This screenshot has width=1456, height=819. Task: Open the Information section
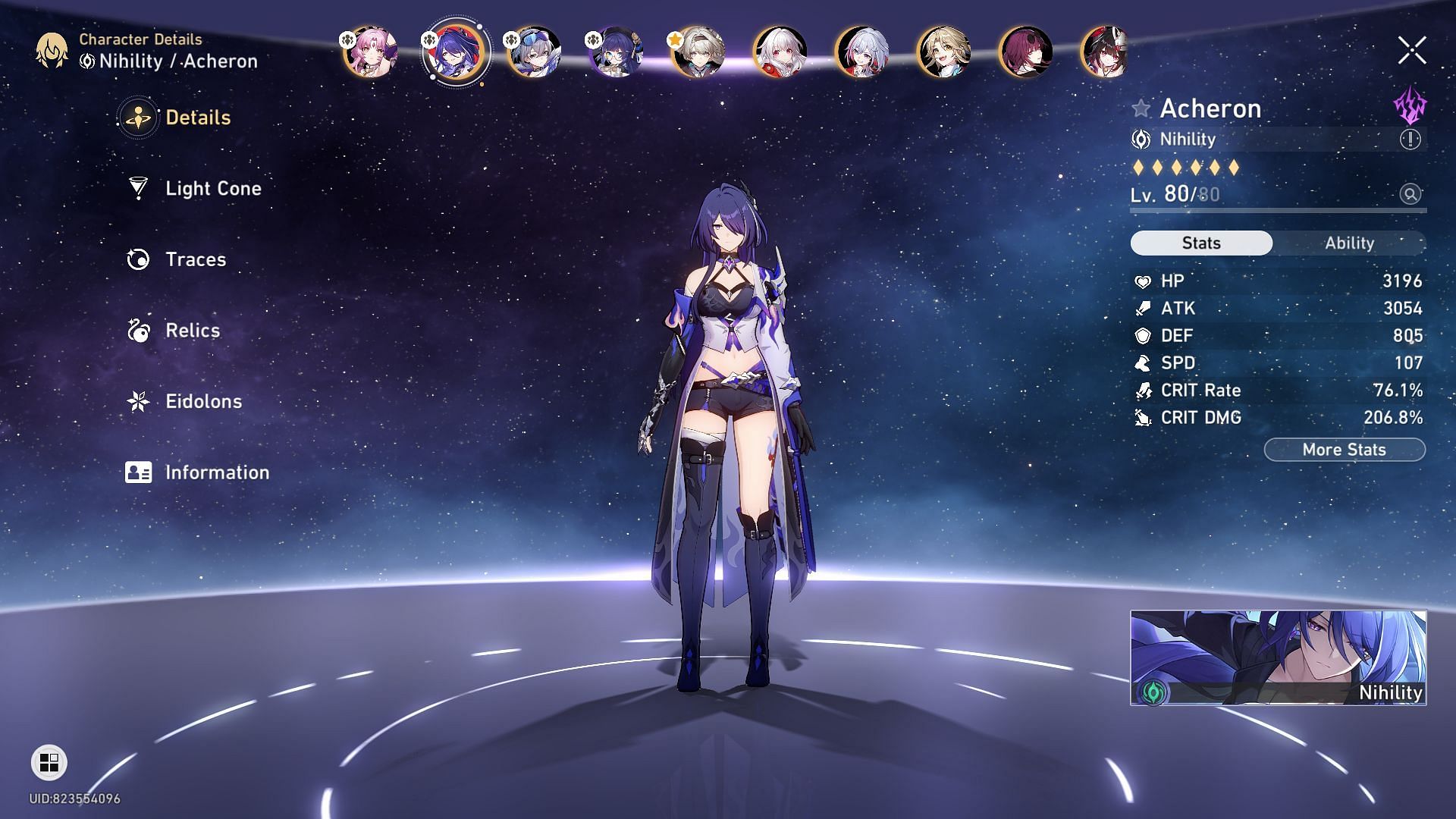pos(216,472)
